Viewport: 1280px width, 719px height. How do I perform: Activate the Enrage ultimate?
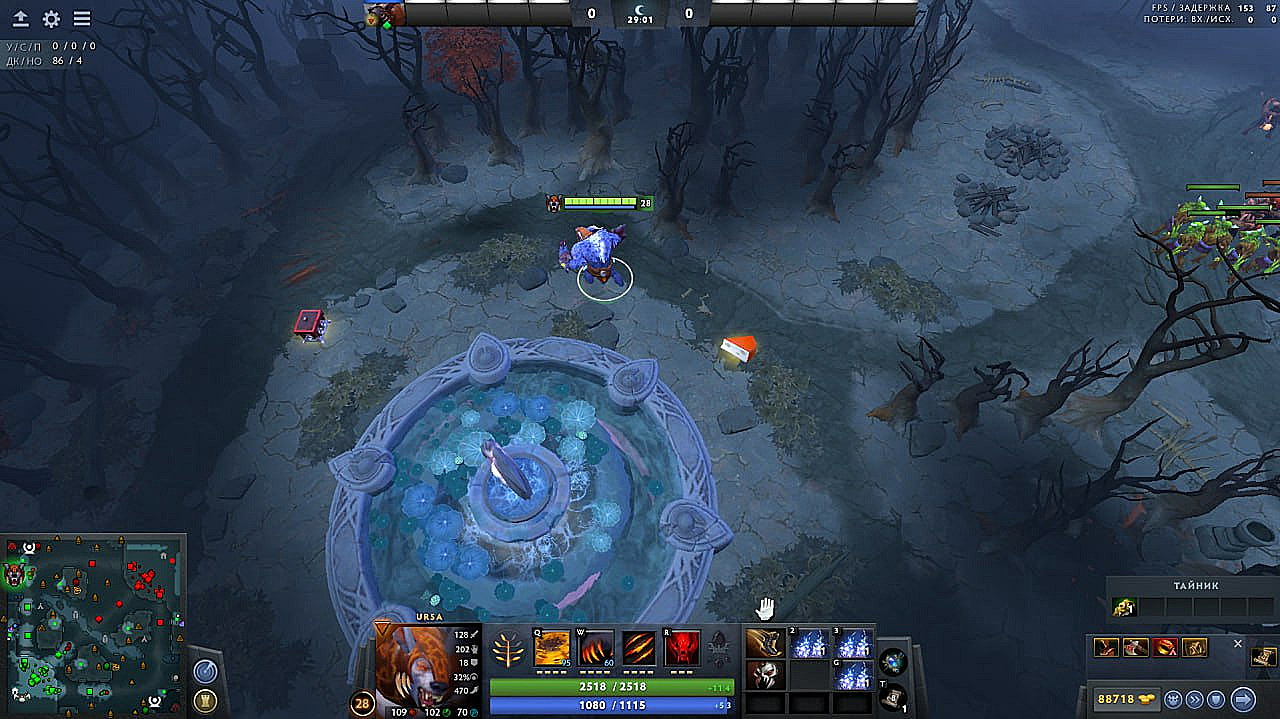(682, 648)
